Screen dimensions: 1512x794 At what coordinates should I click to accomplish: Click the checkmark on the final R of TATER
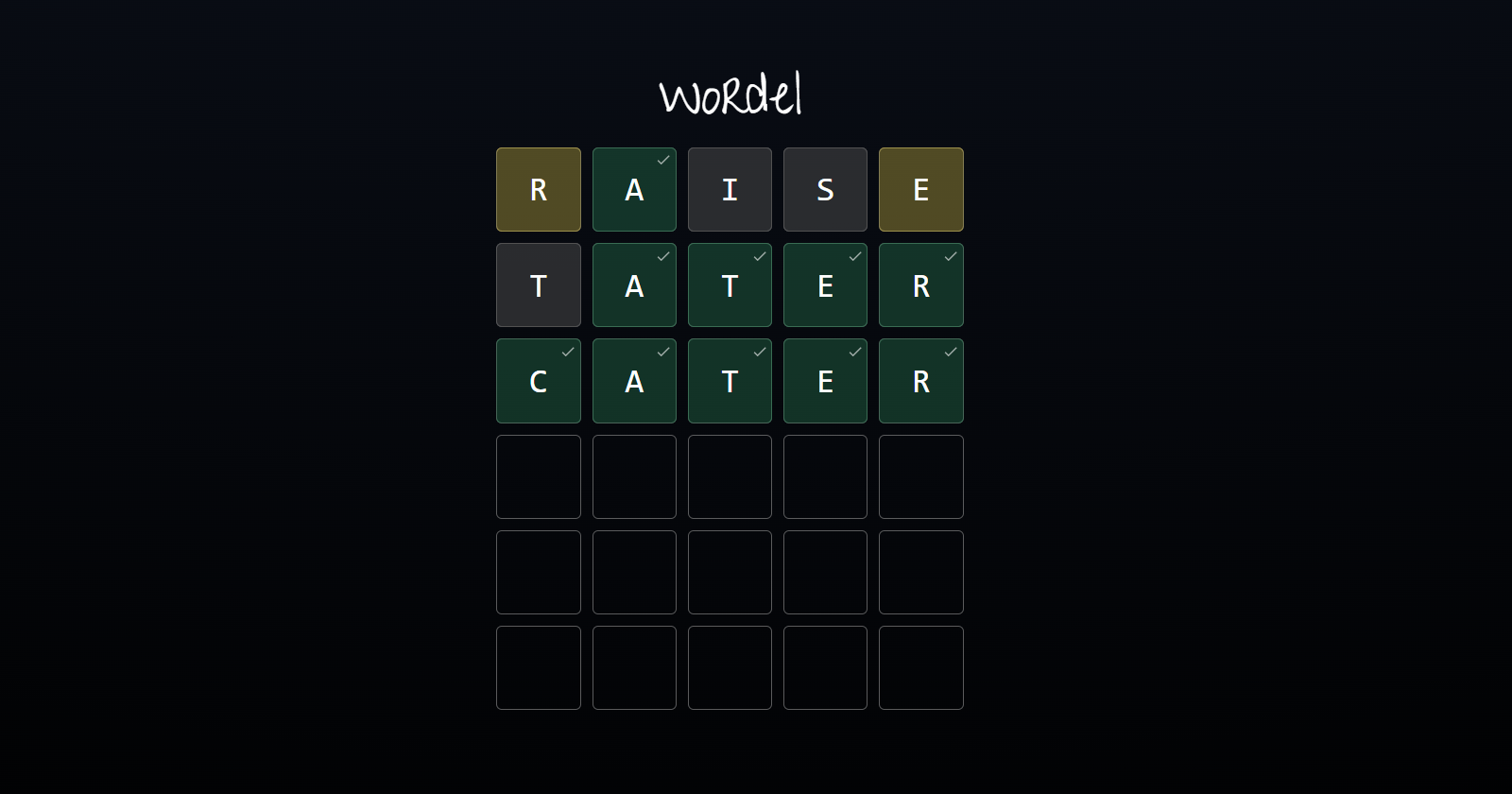950,255
